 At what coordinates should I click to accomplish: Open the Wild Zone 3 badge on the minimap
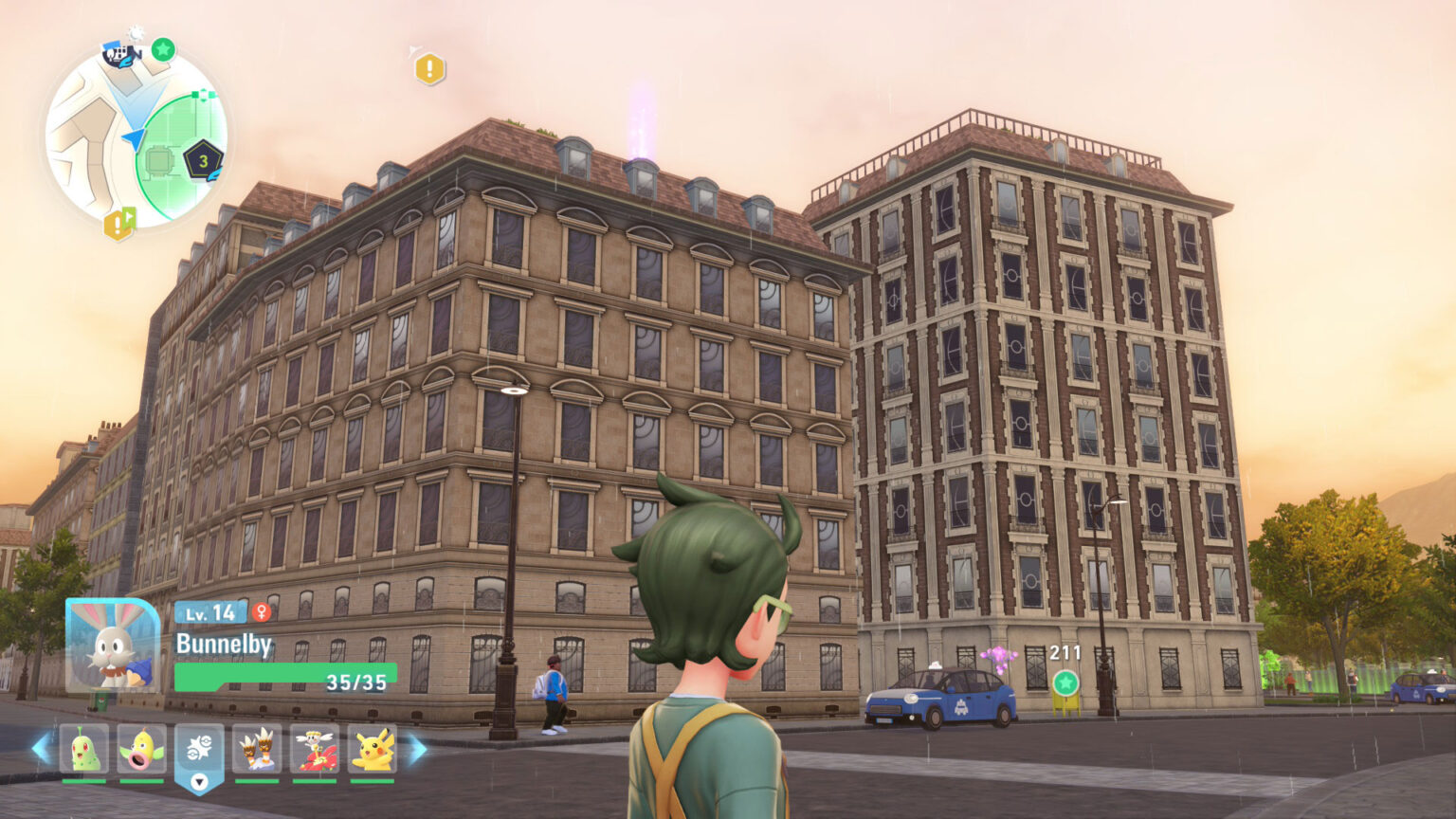coord(202,161)
